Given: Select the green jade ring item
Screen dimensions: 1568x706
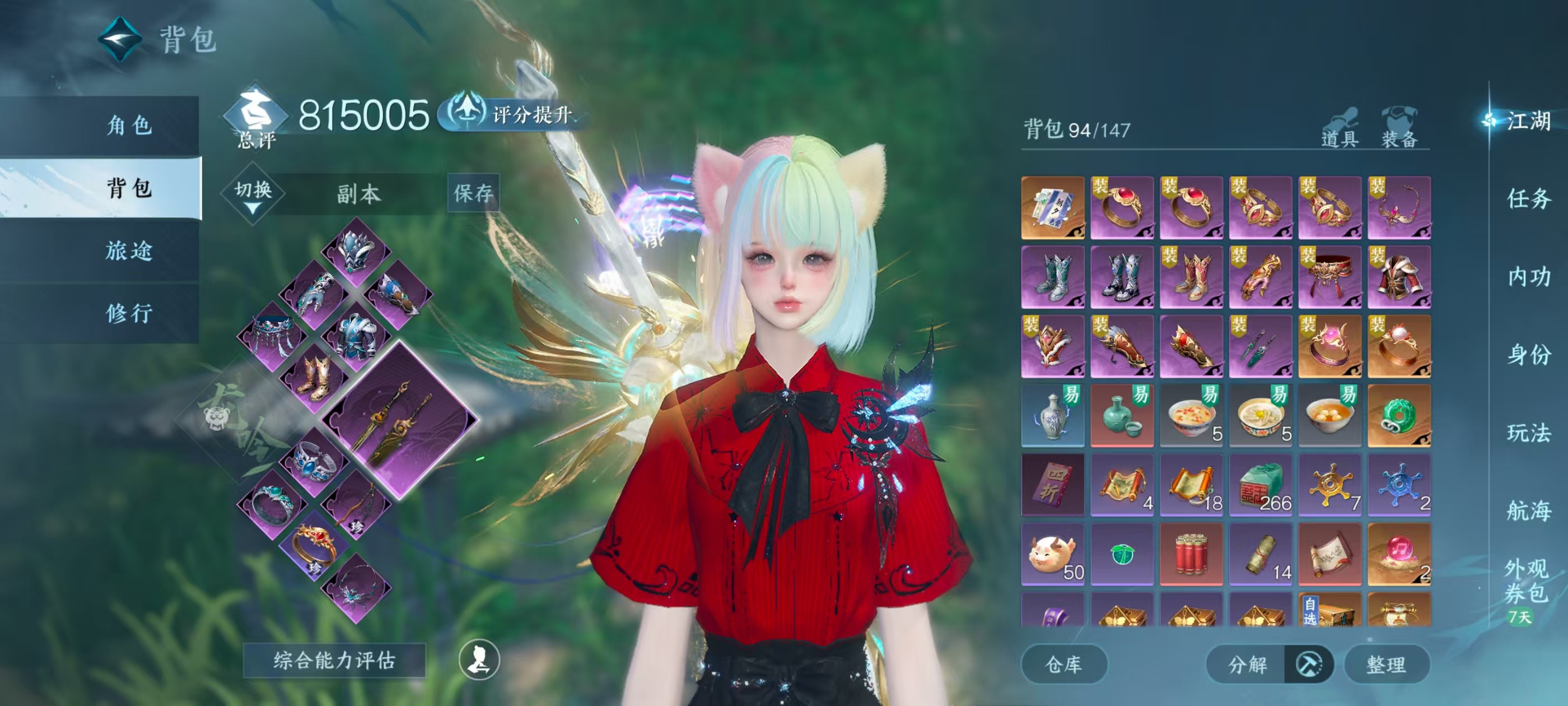Looking at the screenshot, I should [x=1399, y=416].
